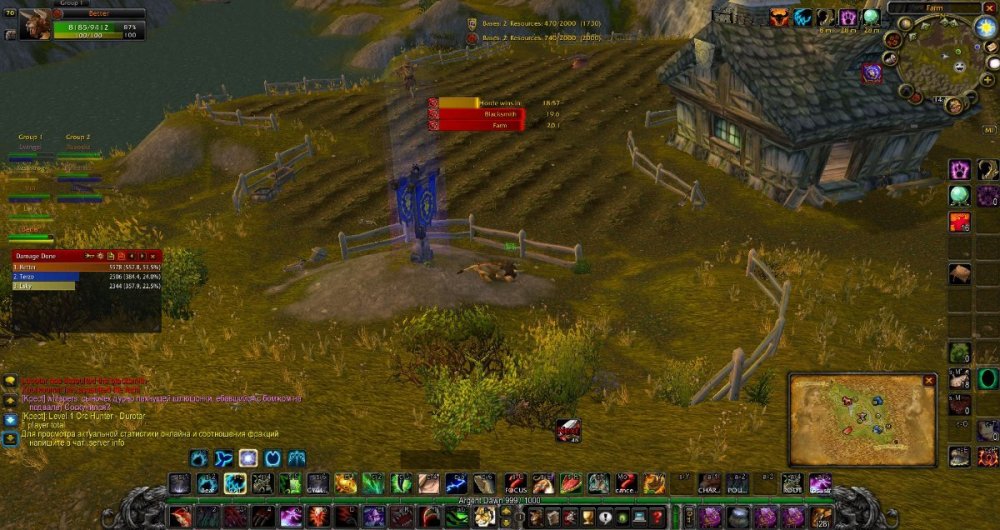Close the battlefield zone map
This screenshot has height=530, width=1000.
pyautogui.click(x=929, y=381)
